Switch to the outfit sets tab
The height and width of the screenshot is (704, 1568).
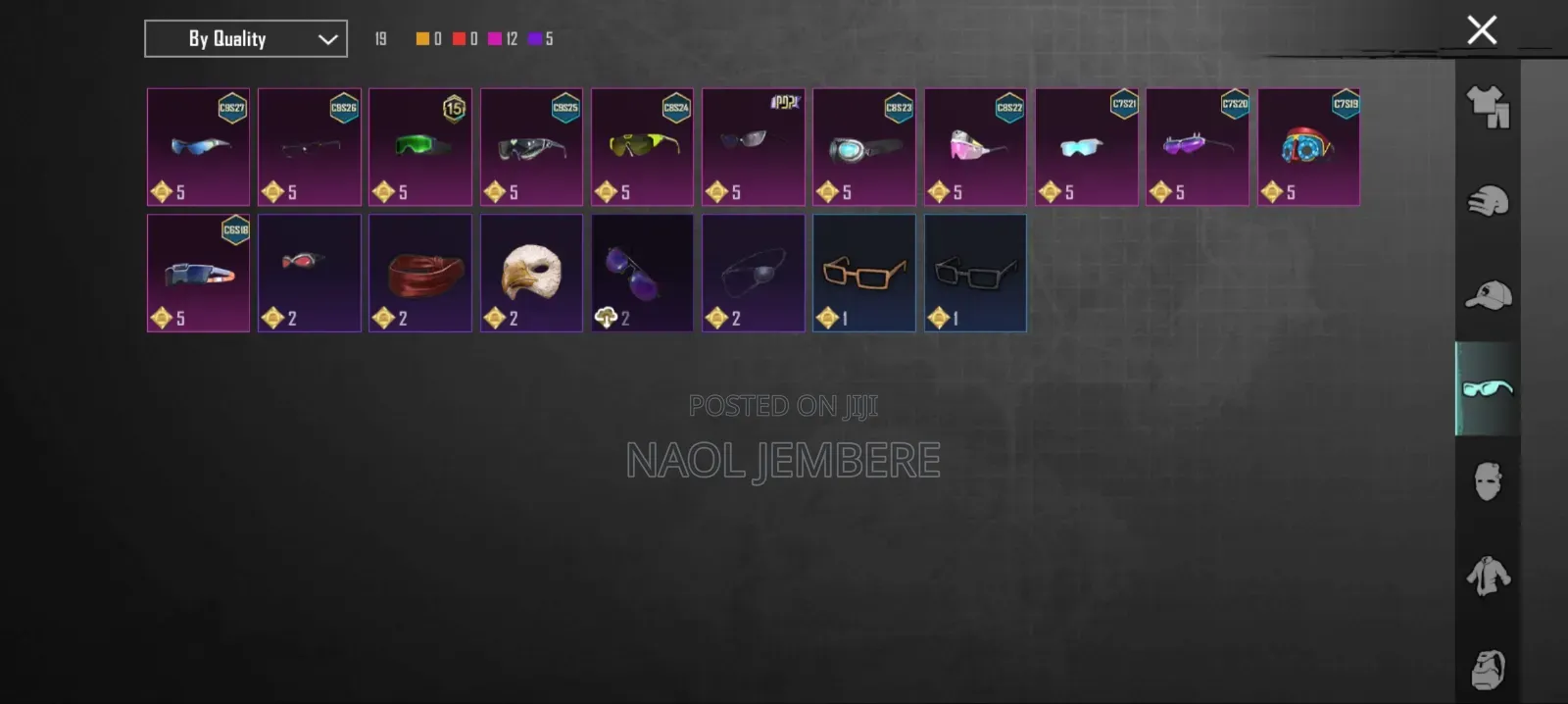point(1488,107)
